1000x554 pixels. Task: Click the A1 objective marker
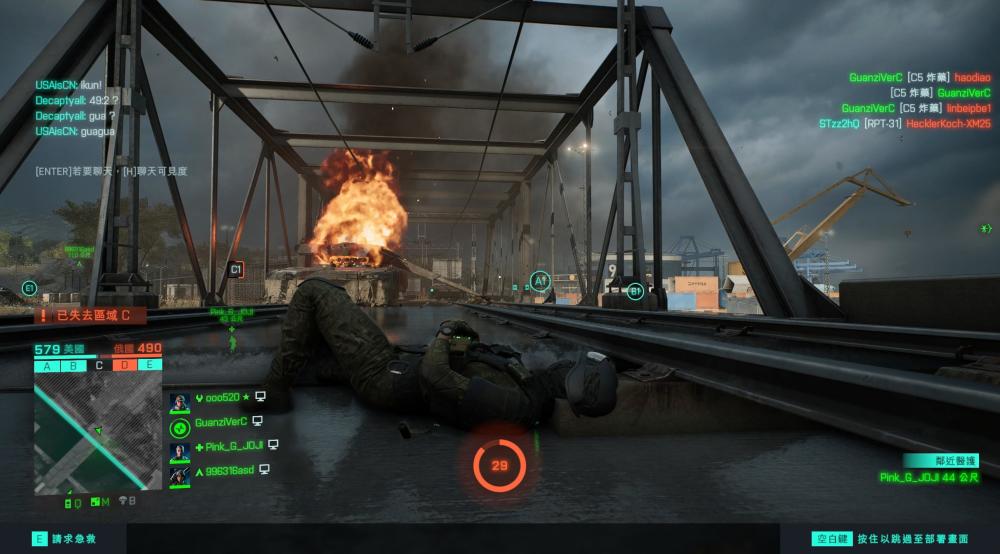click(x=540, y=281)
